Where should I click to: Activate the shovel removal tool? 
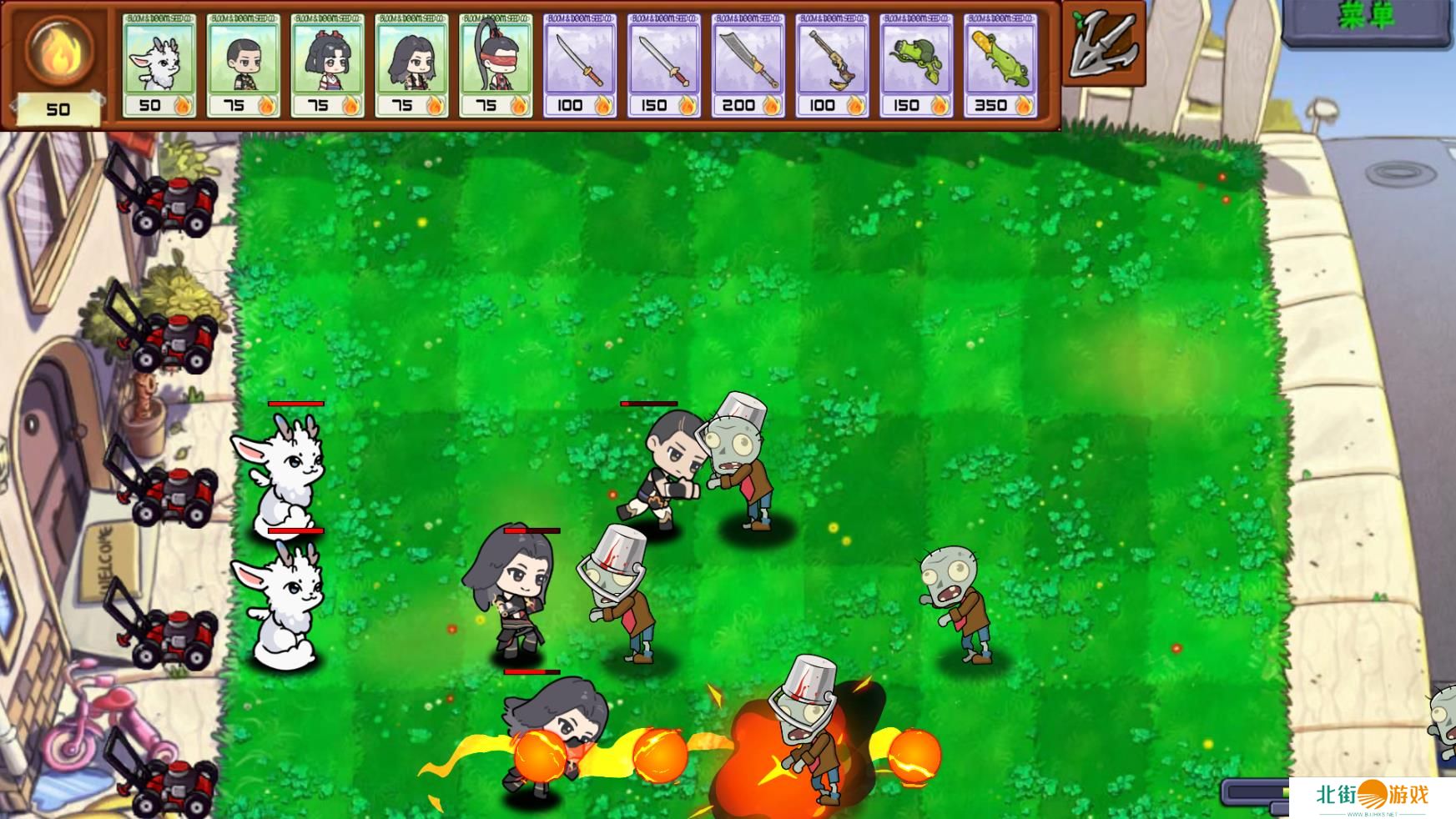(x=1103, y=44)
